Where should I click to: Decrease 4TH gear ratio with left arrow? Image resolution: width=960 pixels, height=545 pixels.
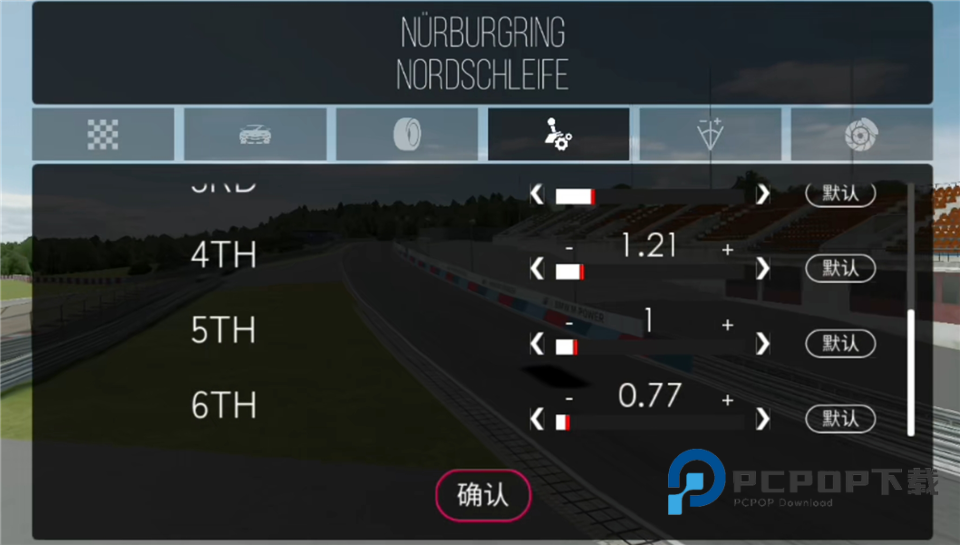[537, 269]
